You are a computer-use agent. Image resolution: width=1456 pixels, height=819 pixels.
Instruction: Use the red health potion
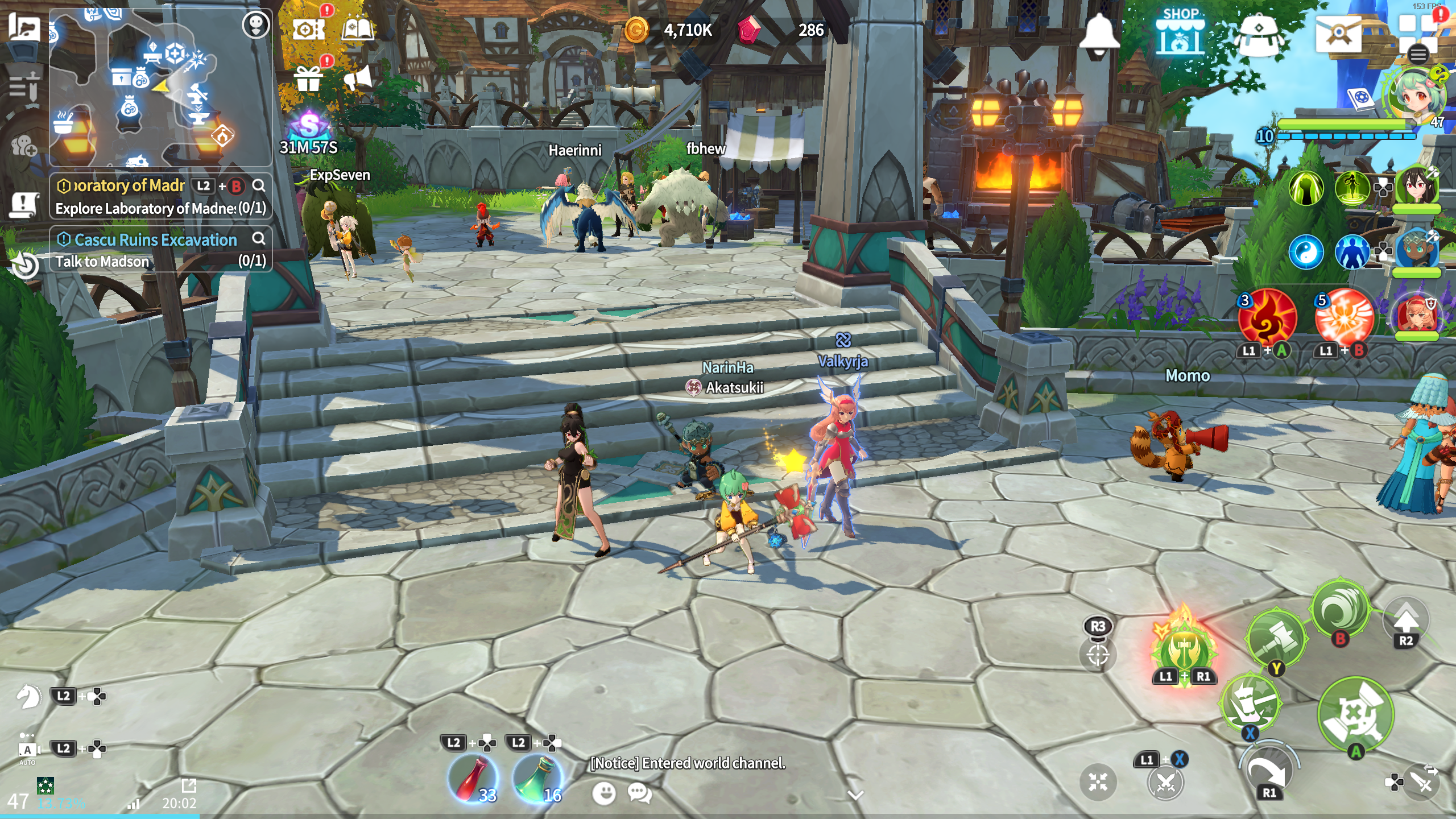tap(473, 776)
